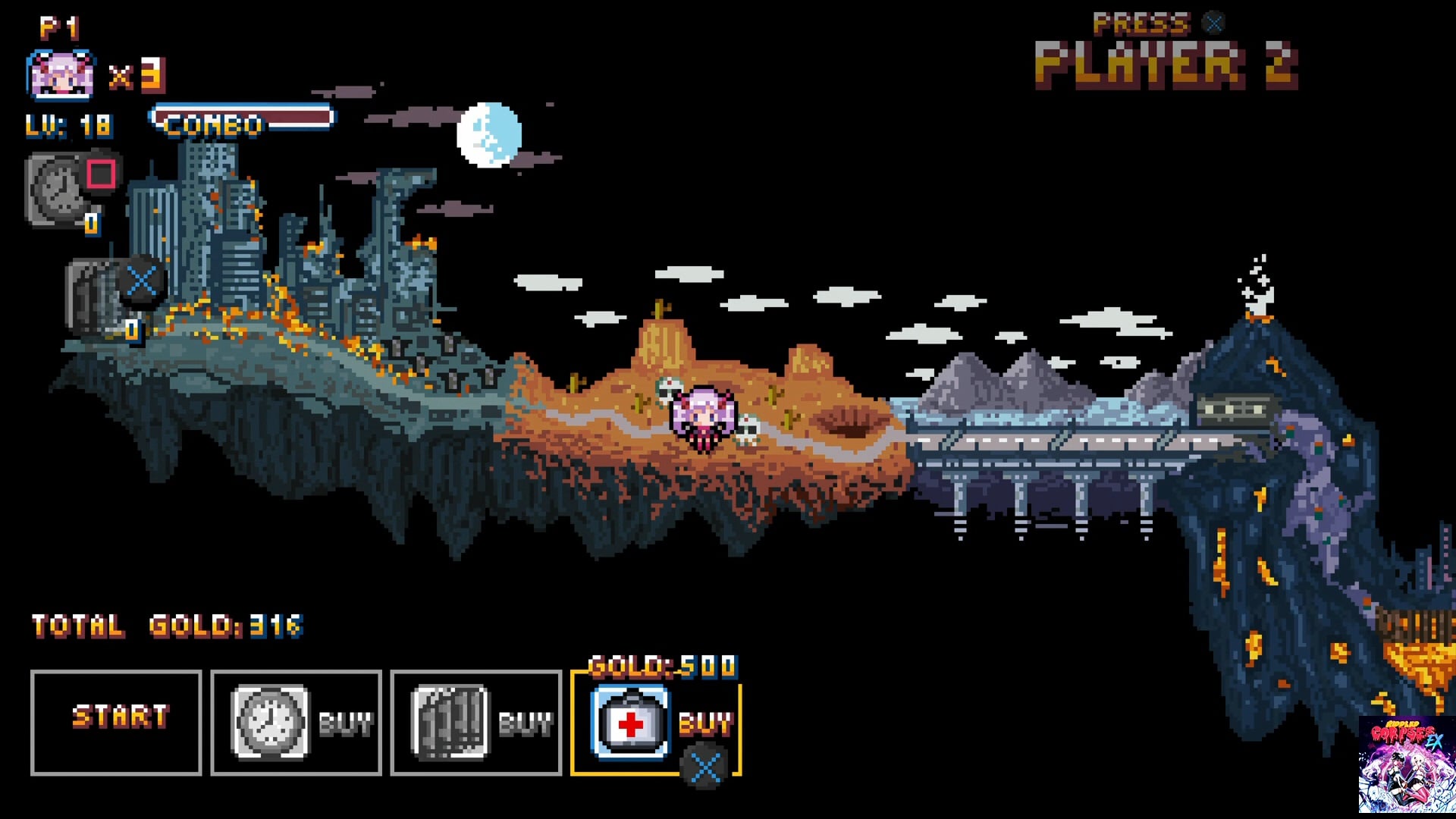This screenshot has height=819, width=1456.
Task: Click the pink-haired character portrait
Action: coord(61,76)
